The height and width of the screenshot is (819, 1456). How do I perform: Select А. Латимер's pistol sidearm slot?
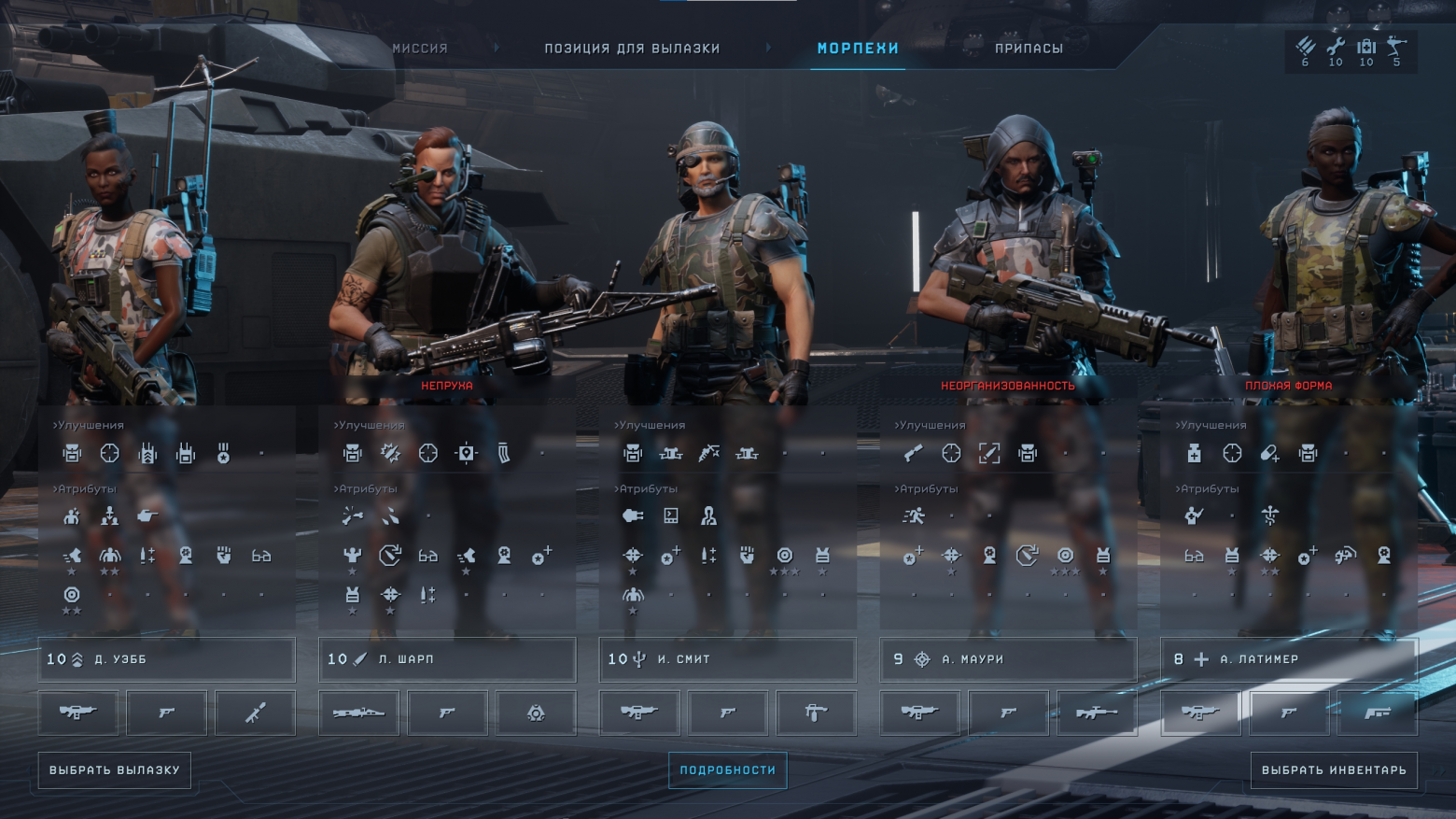pos(1289,713)
